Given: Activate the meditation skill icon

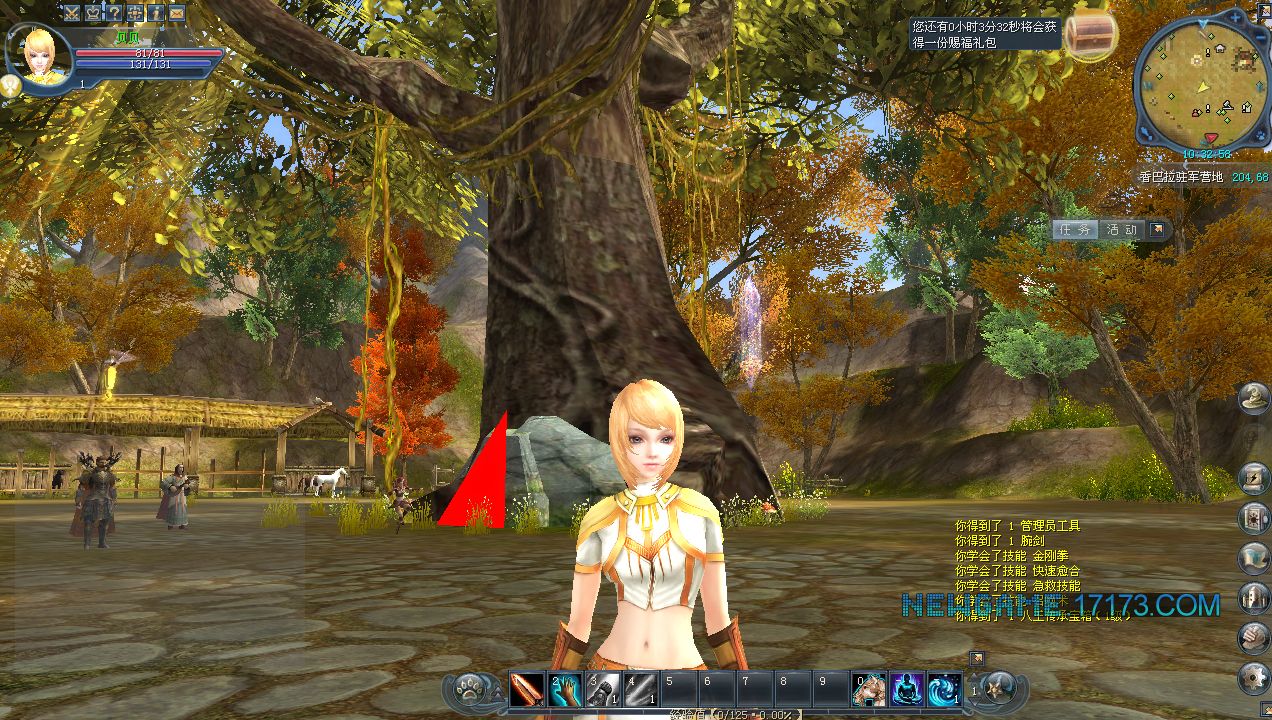Looking at the screenshot, I should (x=906, y=689).
